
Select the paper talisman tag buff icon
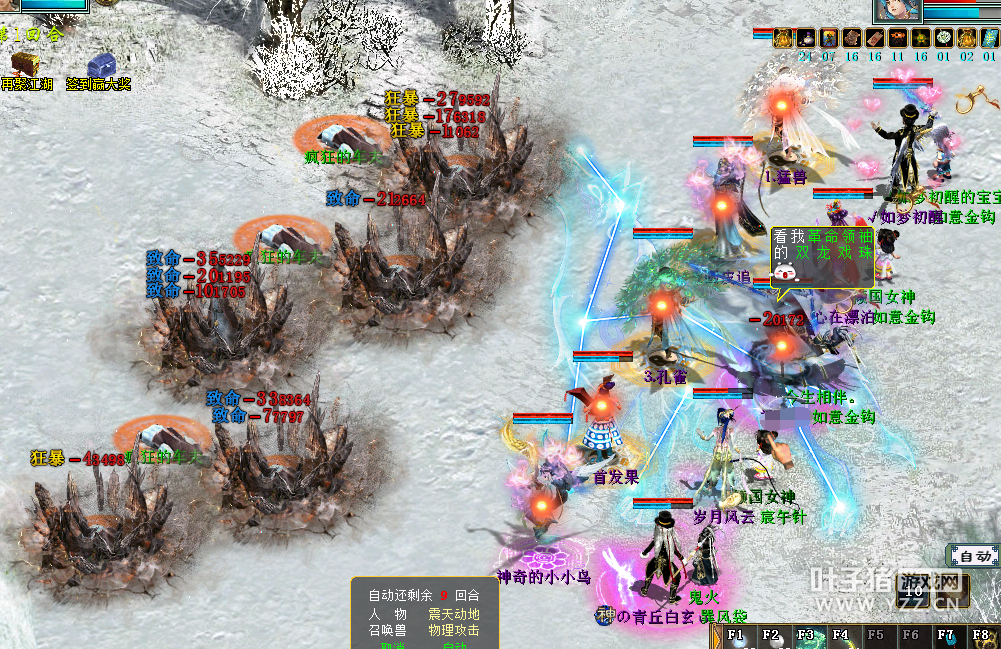(875, 38)
